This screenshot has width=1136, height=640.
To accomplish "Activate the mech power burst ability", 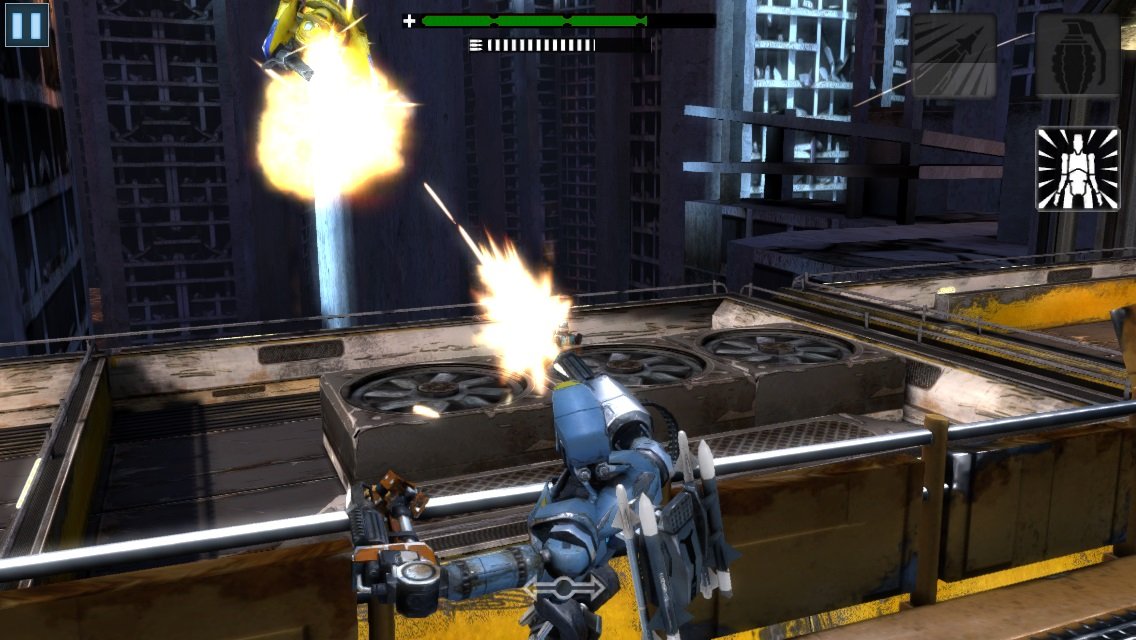I will (x=1077, y=168).
